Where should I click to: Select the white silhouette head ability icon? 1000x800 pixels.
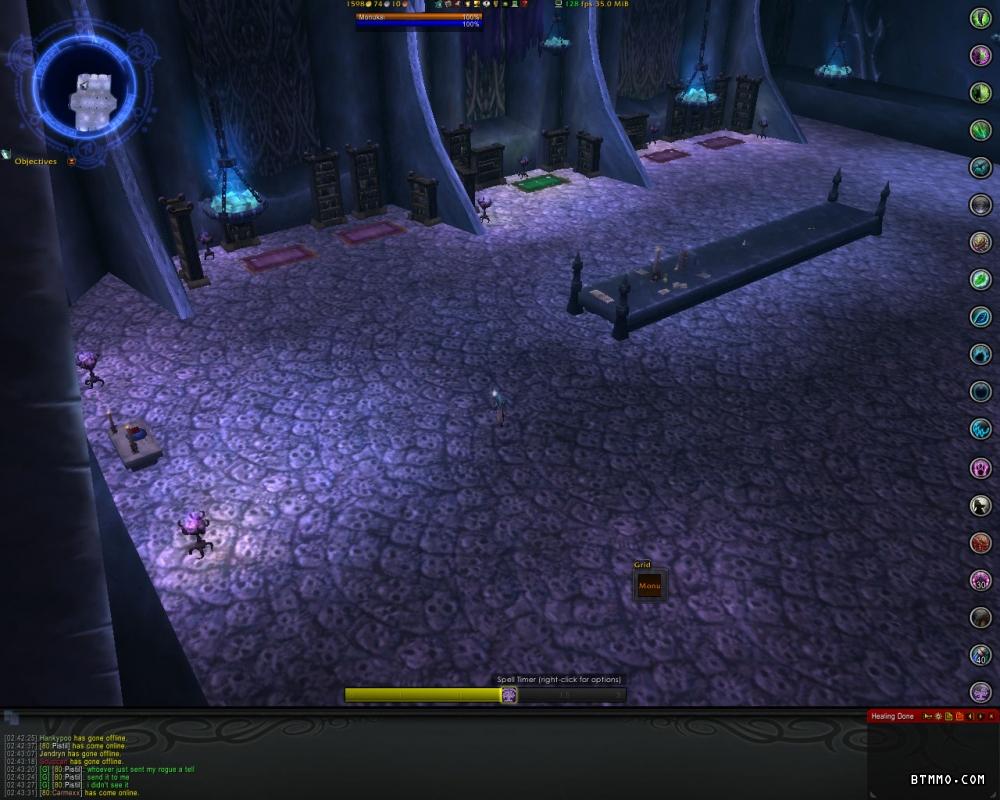(x=980, y=505)
